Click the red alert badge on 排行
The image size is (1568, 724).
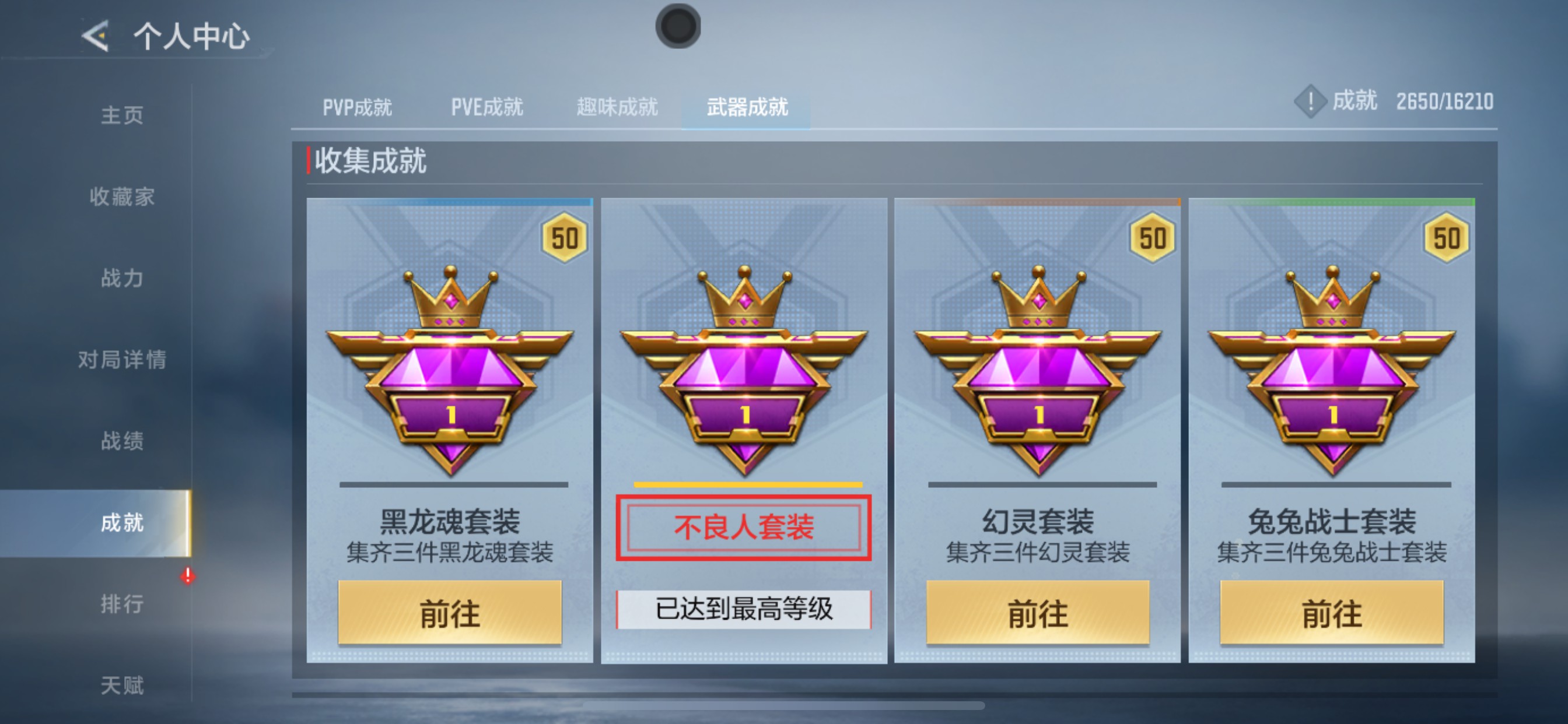187,577
